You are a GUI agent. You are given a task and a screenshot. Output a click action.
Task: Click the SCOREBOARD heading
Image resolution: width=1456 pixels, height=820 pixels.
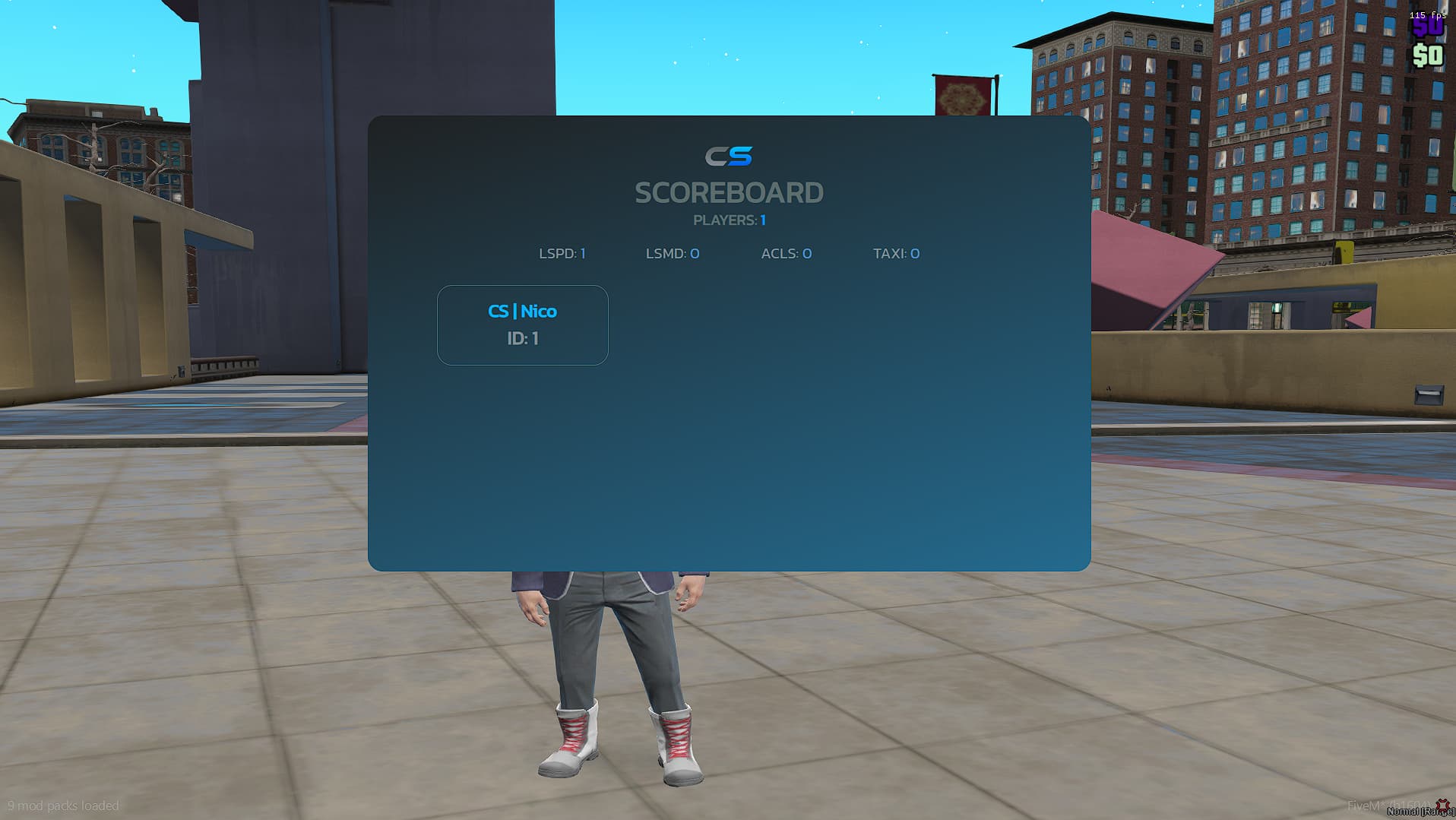(729, 192)
